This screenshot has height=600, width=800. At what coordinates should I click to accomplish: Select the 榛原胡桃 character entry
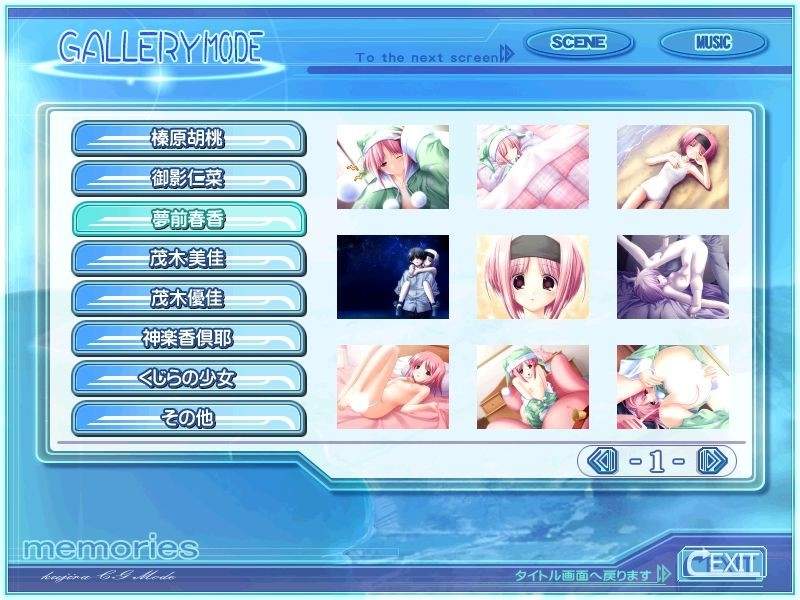coord(188,138)
